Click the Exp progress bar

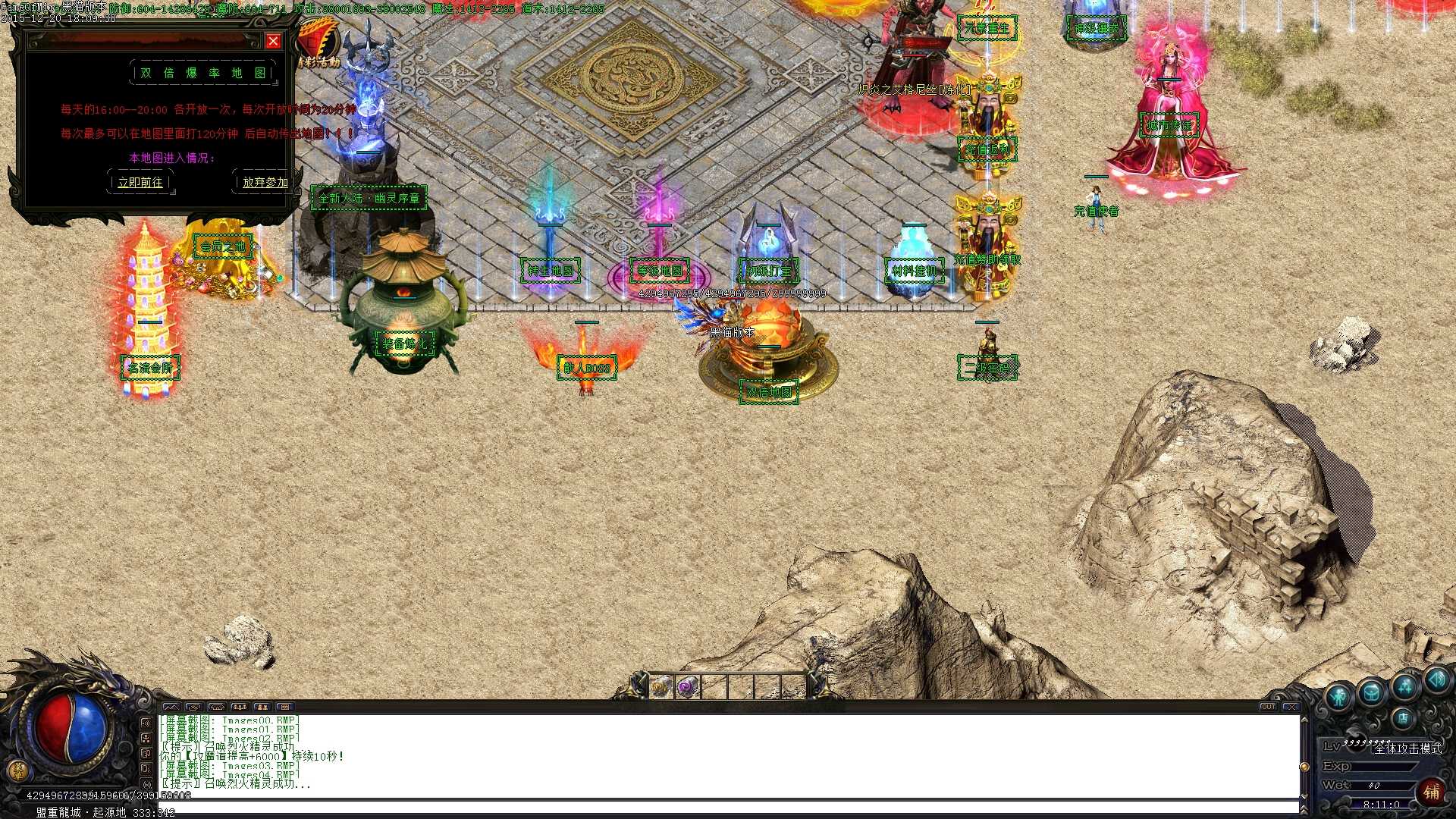click(x=1380, y=766)
